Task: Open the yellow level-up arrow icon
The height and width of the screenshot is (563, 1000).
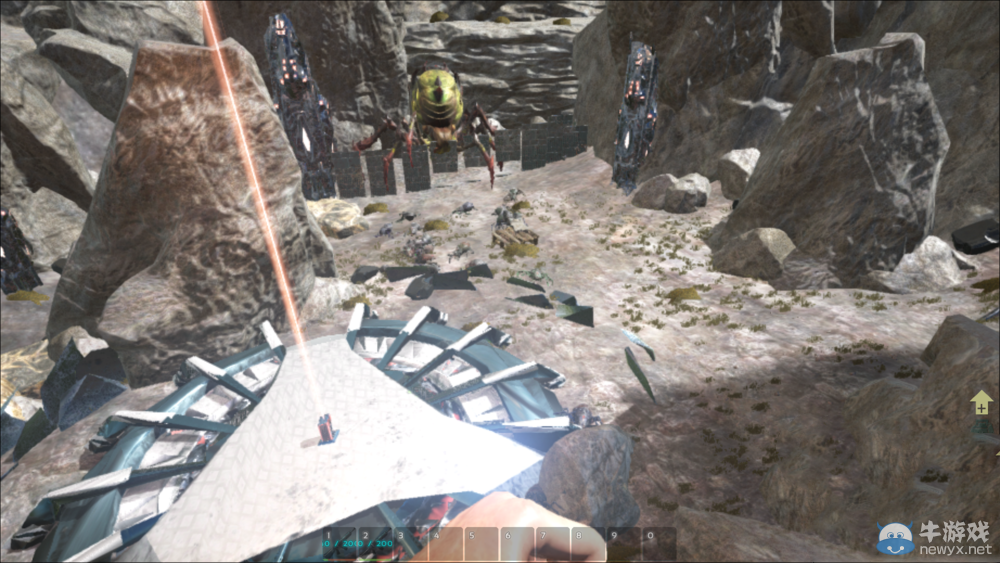Action: coord(981,404)
